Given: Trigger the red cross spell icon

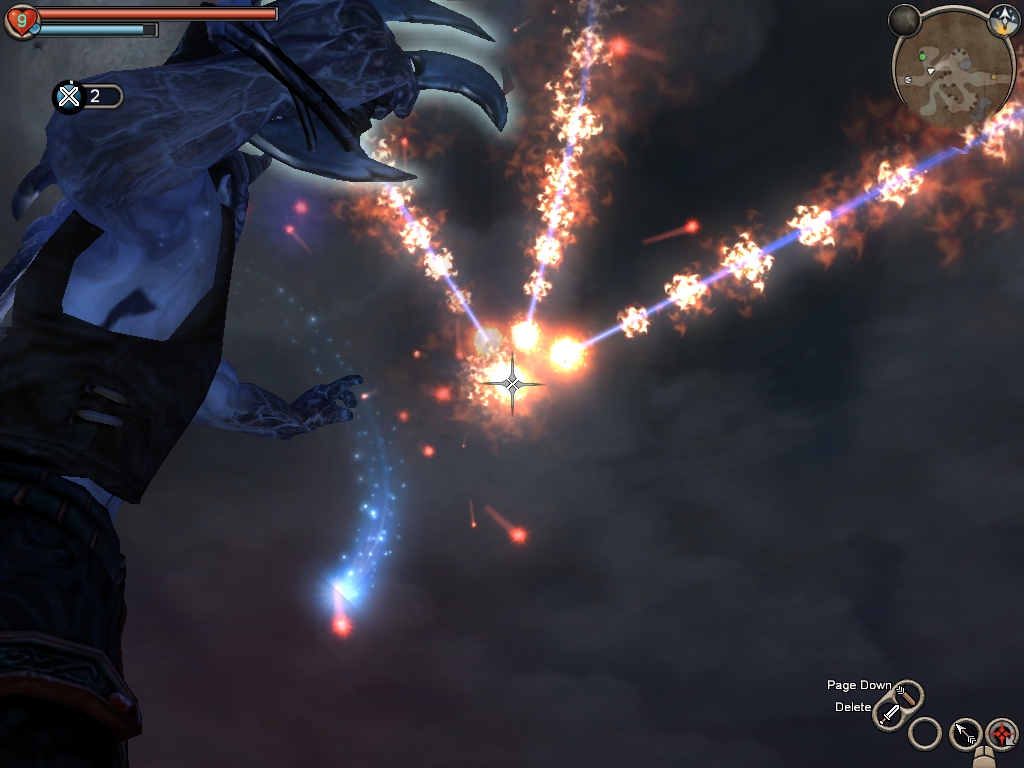Looking at the screenshot, I should tap(1001, 734).
